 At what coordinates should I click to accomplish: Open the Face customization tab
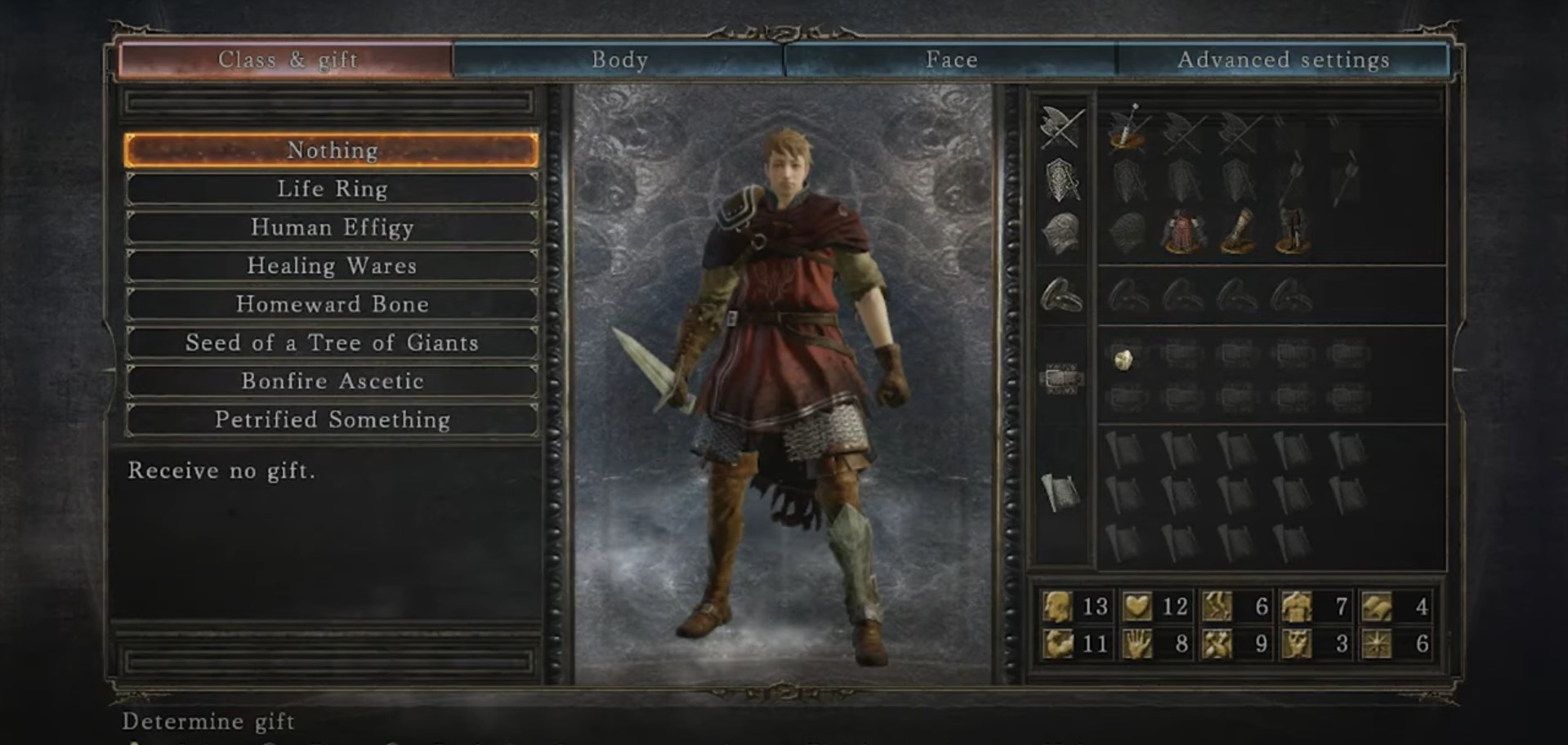(x=951, y=60)
